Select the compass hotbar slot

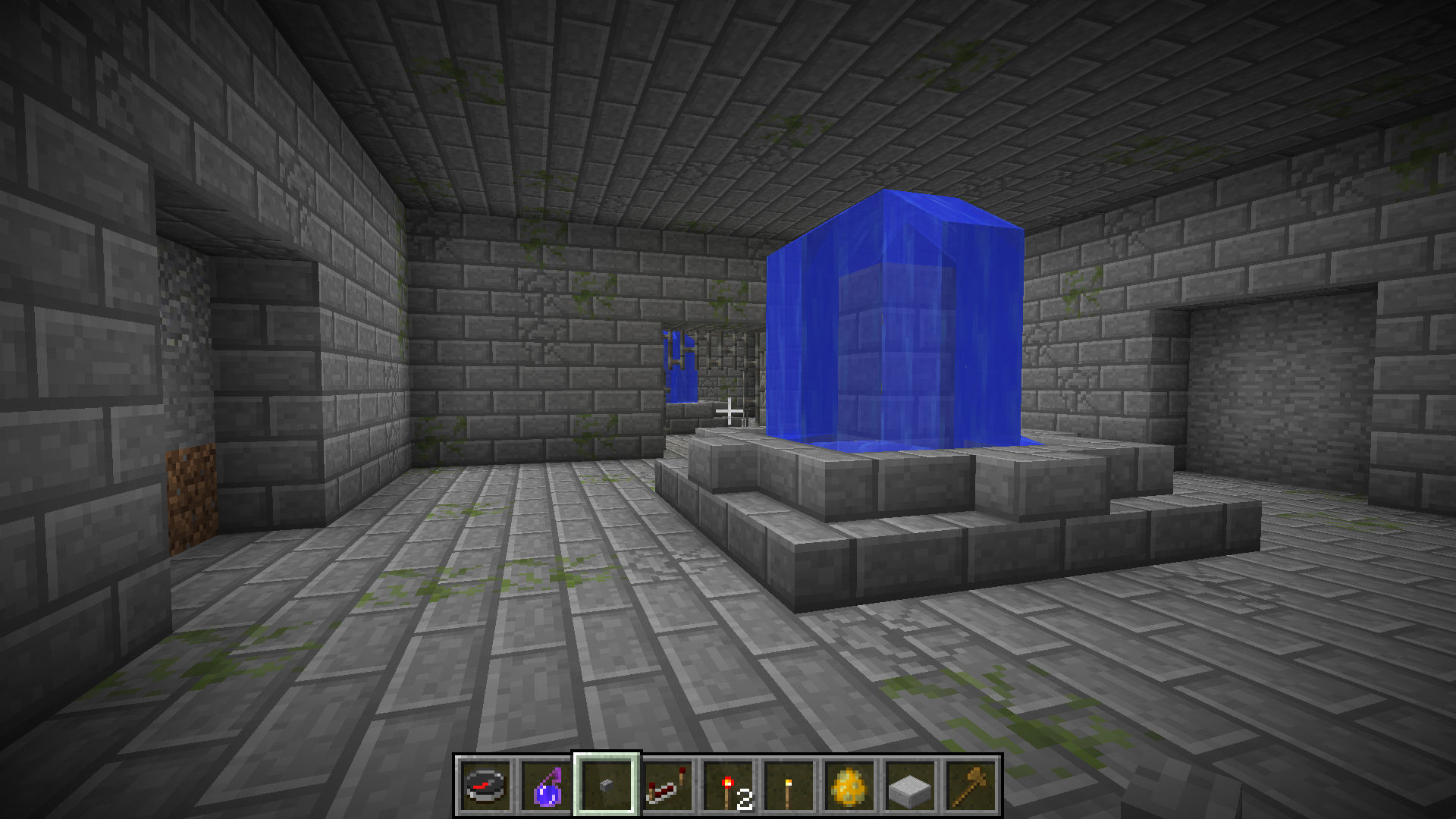485,785
